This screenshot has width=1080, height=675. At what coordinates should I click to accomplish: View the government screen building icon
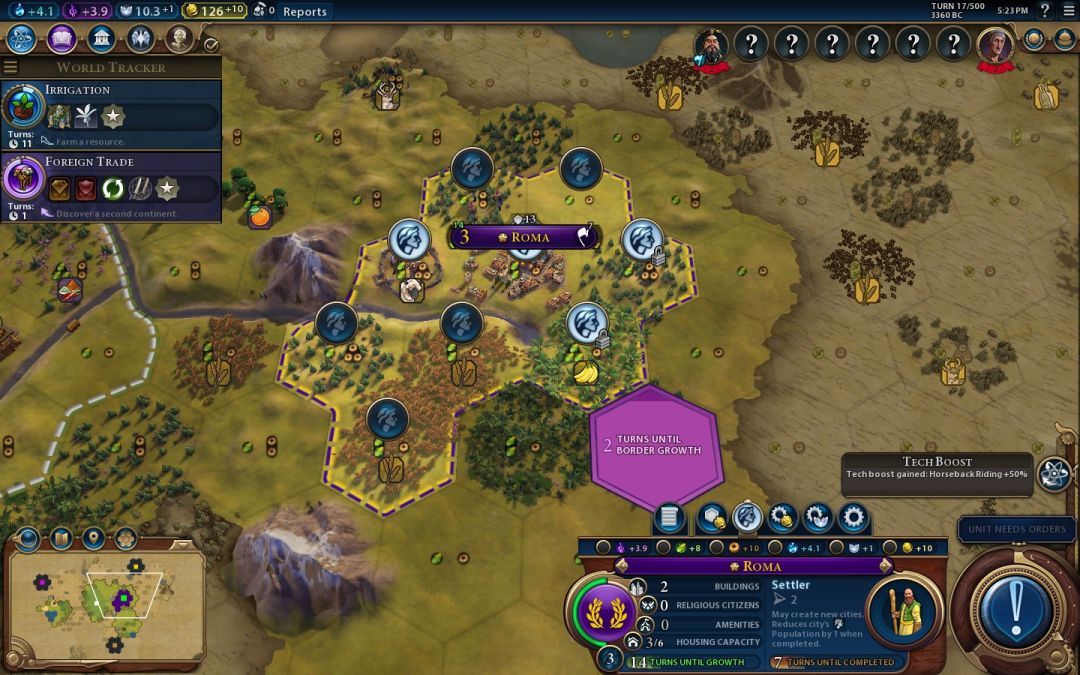[x=100, y=39]
